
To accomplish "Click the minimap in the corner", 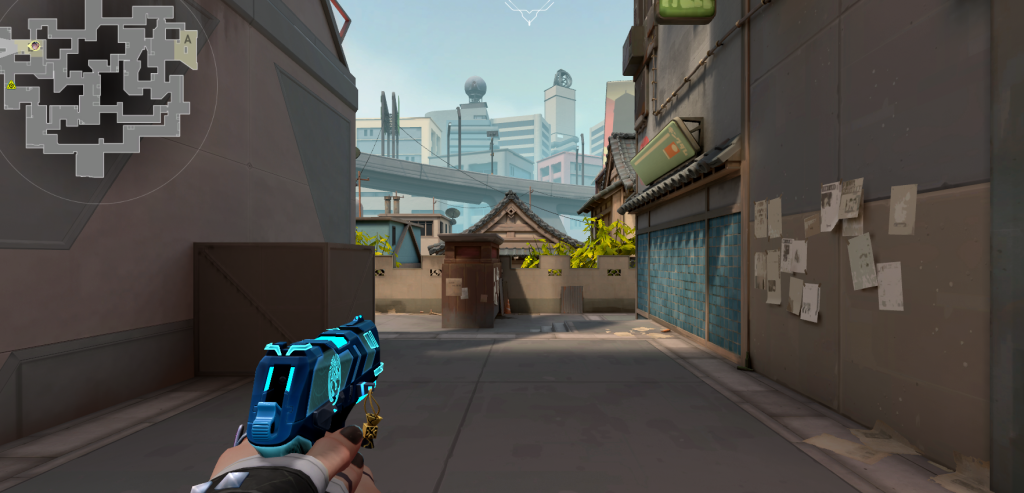I will coord(100,90).
